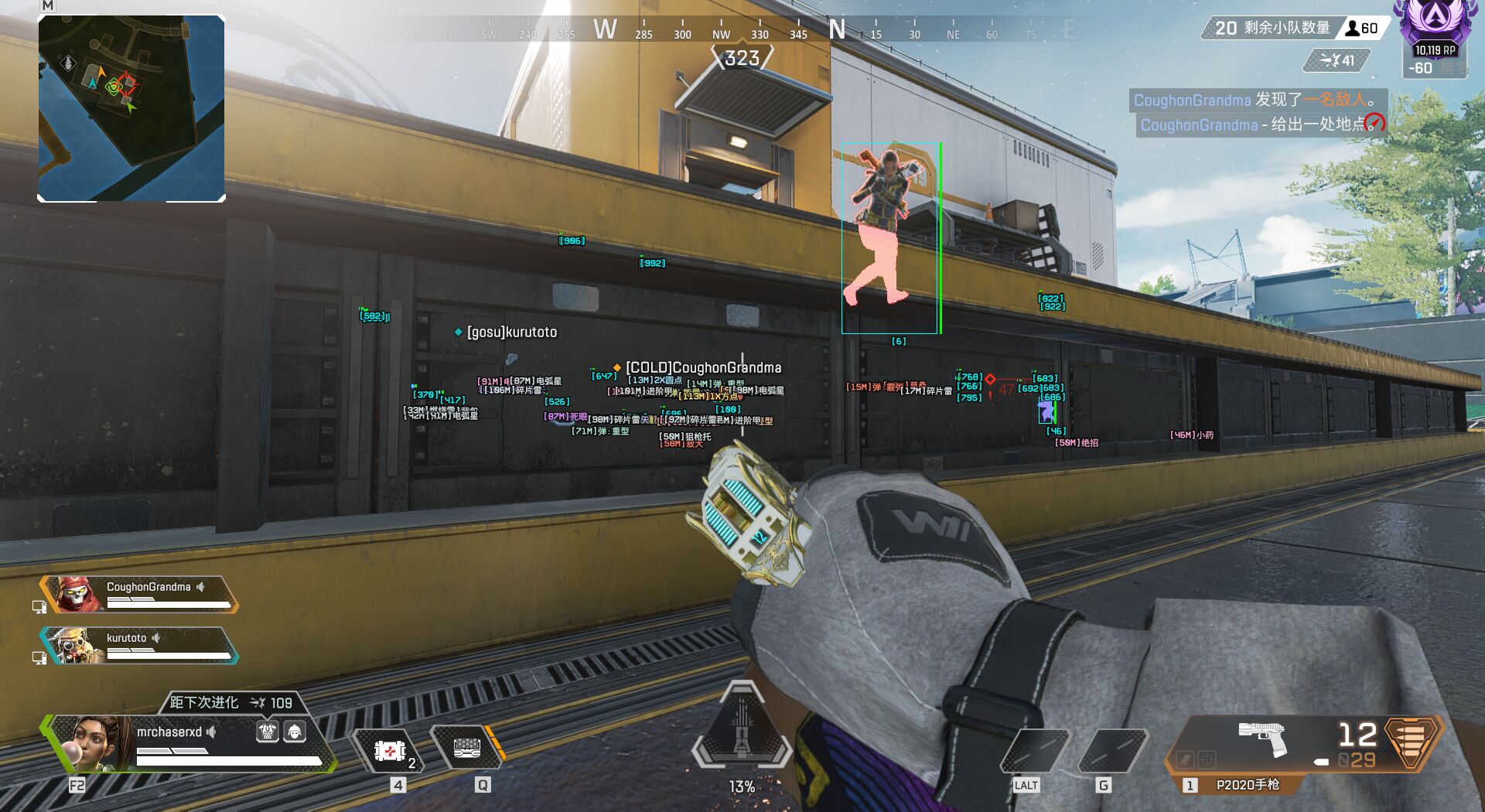
Task: Click the body armor equipment icon
Action: (268, 732)
